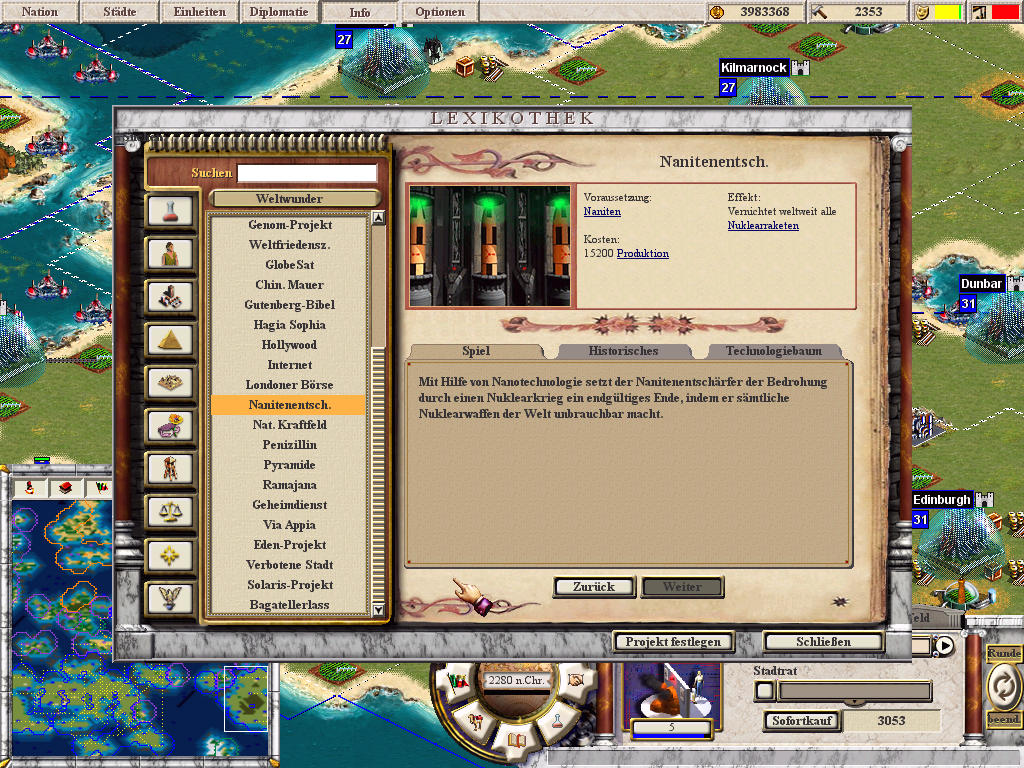Switch to the Technologiebaum tab

point(773,351)
